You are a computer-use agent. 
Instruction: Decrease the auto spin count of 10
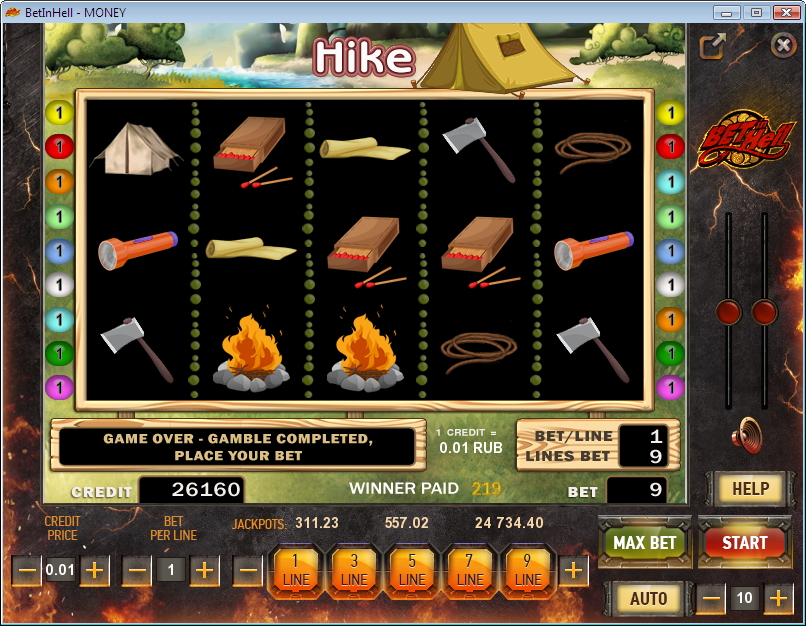point(711,599)
